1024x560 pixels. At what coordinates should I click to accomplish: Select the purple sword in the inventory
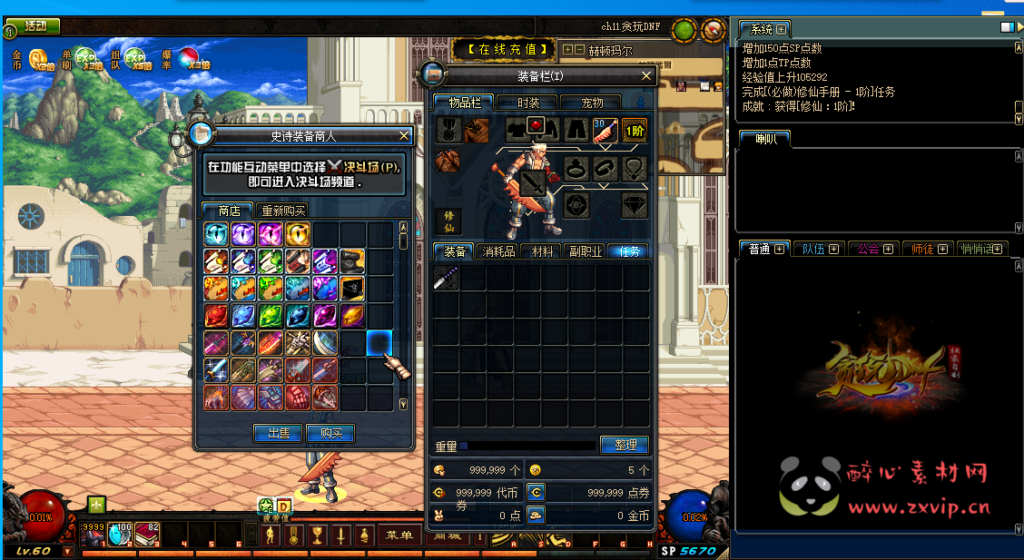[x=446, y=278]
